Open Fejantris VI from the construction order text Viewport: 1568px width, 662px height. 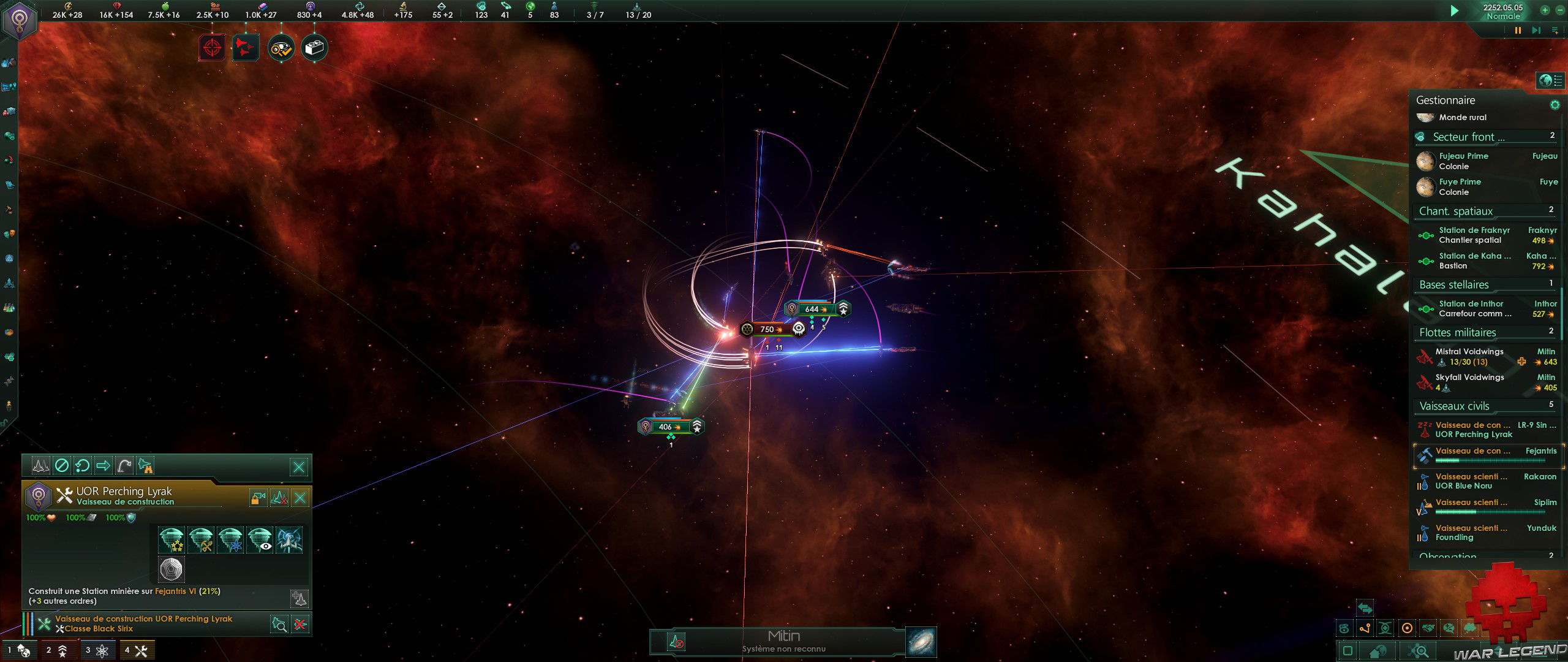pos(175,592)
